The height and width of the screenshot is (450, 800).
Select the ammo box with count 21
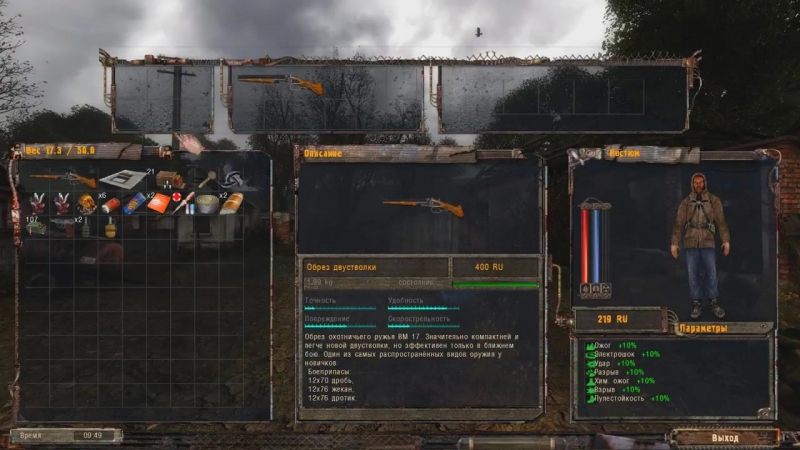coord(169,181)
